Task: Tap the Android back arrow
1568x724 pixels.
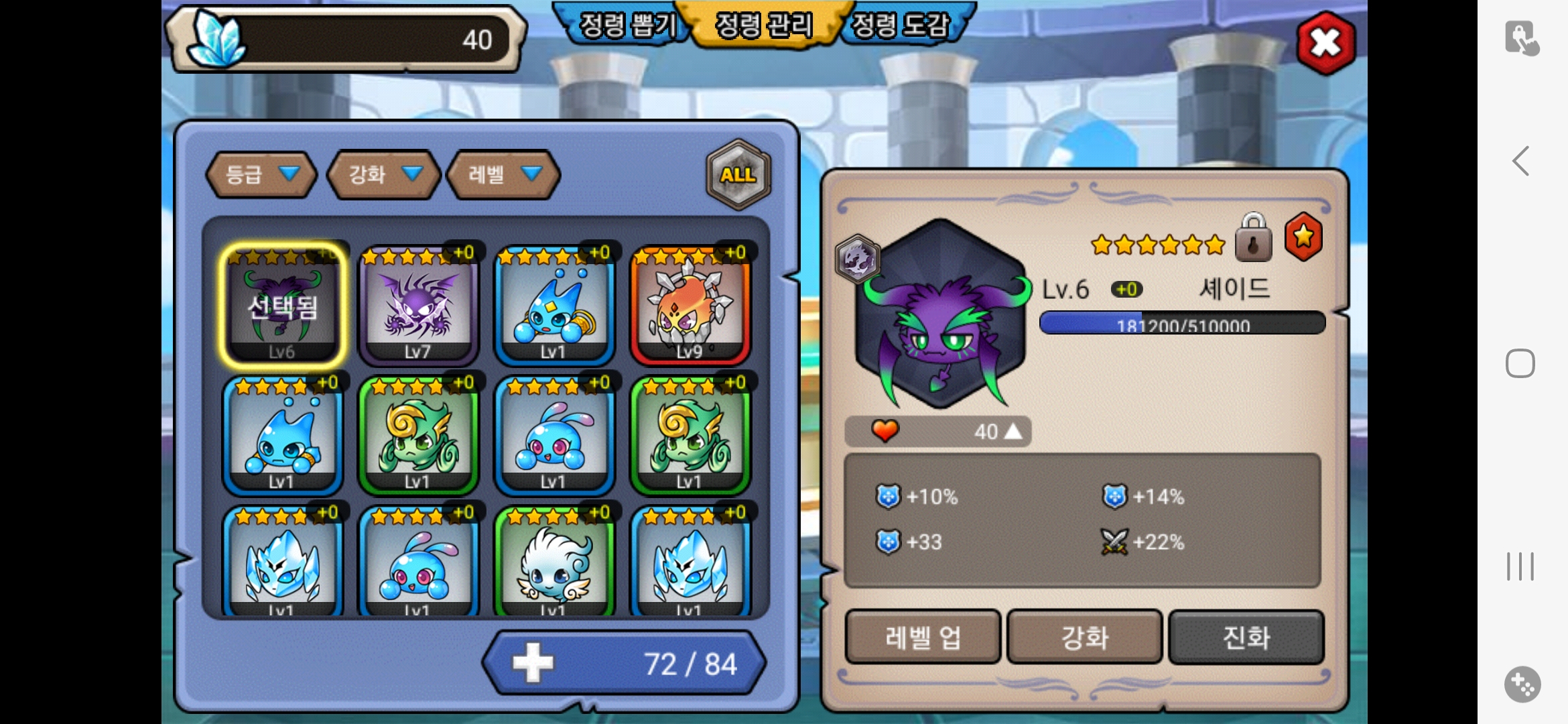Action: 1521,161
